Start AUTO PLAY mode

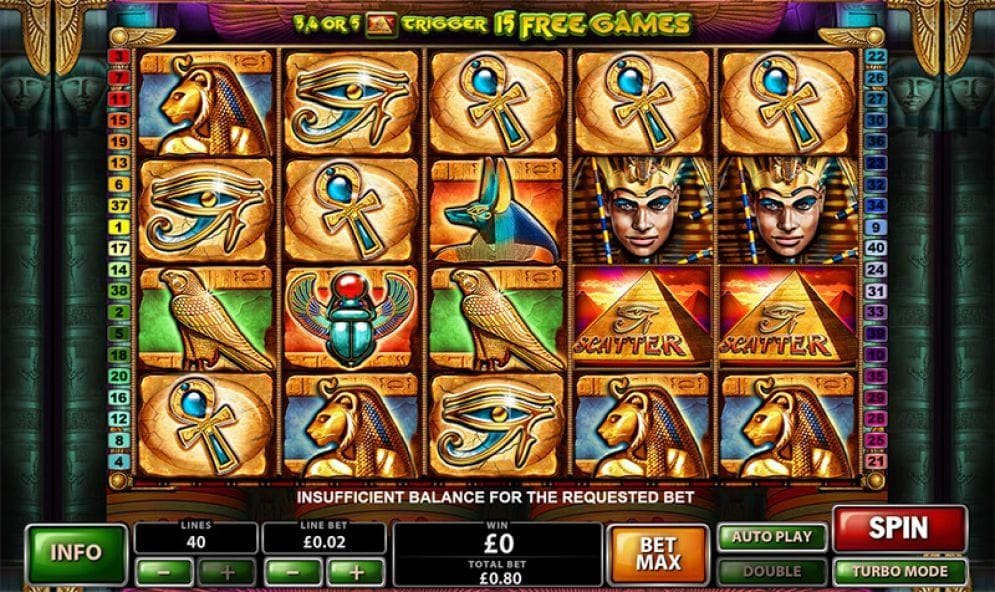pos(772,536)
